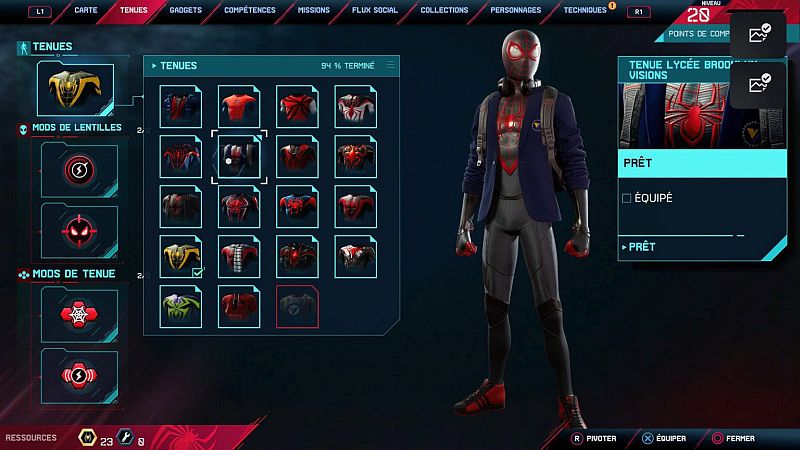Show the Missions tab
The width and height of the screenshot is (800, 450).
(314, 10)
